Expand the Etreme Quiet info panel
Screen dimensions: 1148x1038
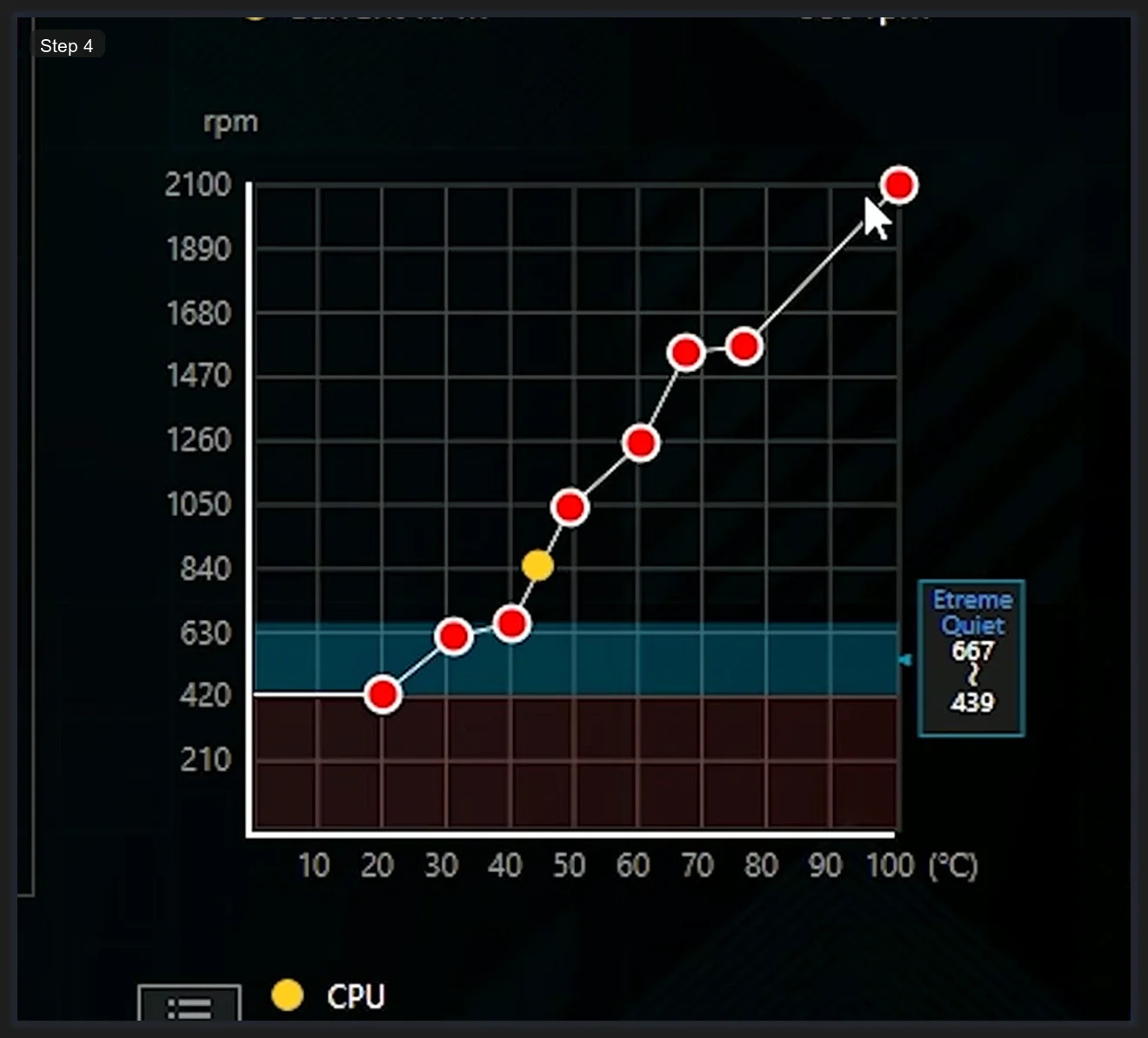(x=971, y=658)
